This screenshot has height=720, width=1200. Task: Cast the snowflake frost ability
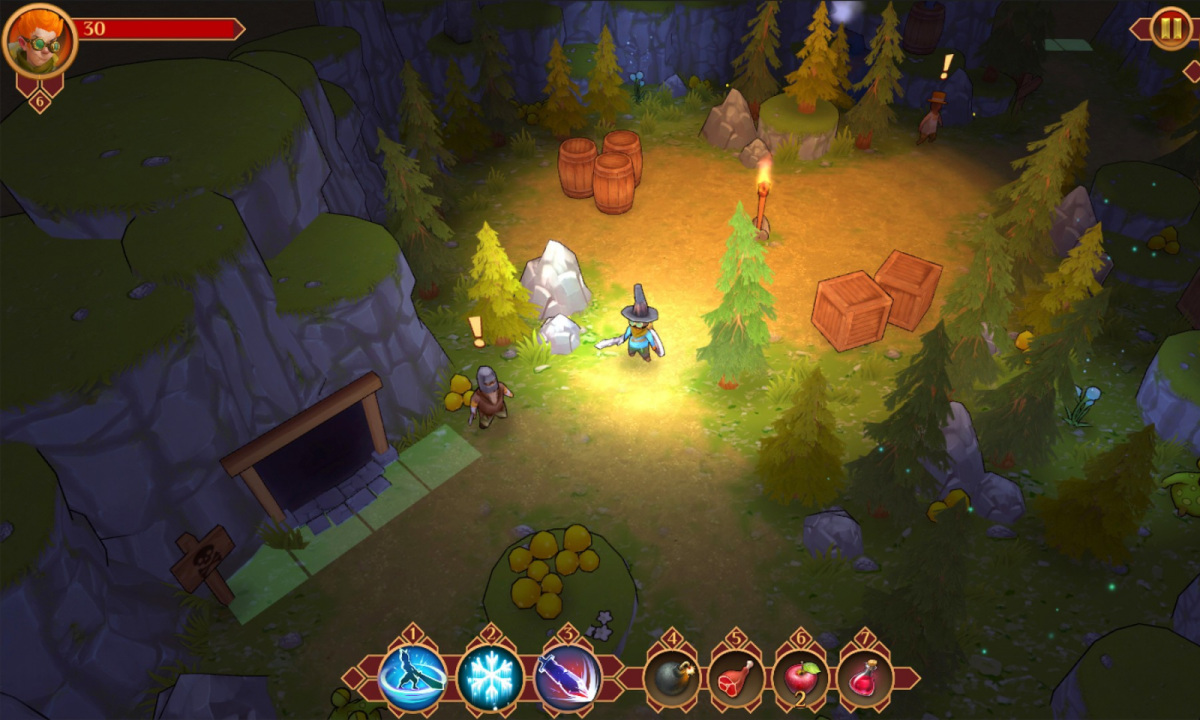coord(490,677)
